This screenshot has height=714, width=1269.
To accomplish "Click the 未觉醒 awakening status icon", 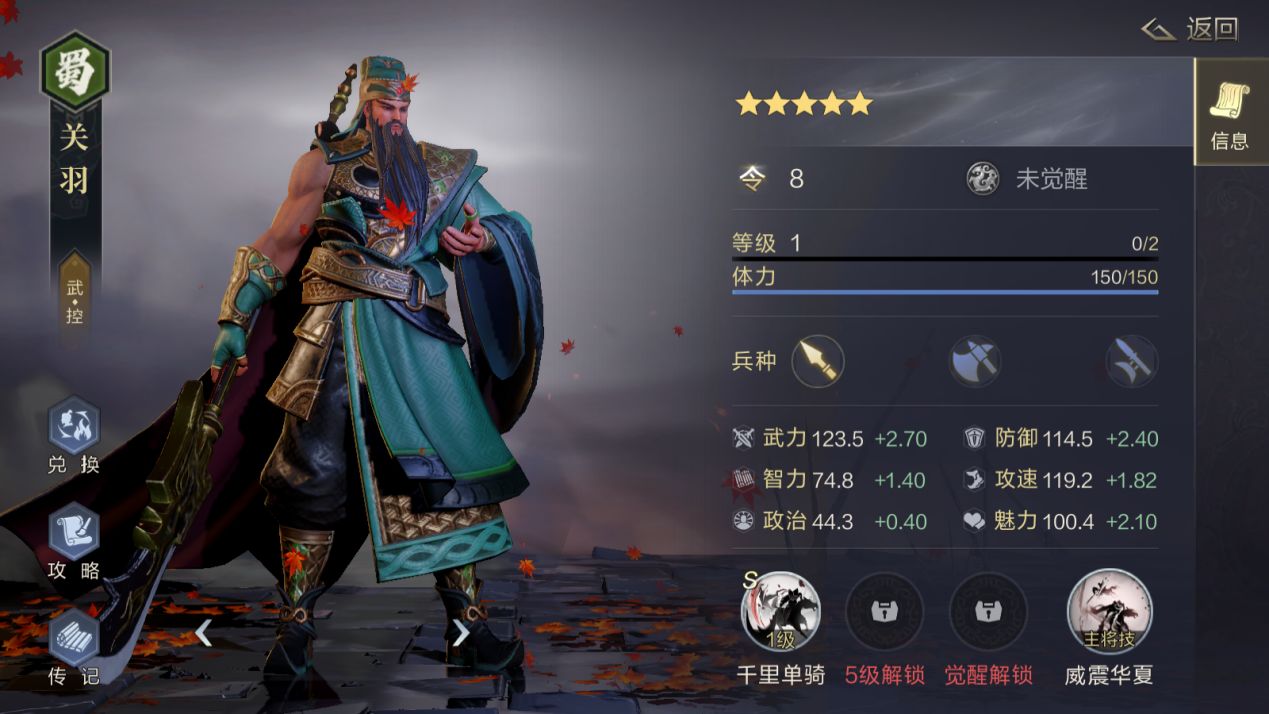I will (983, 179).
